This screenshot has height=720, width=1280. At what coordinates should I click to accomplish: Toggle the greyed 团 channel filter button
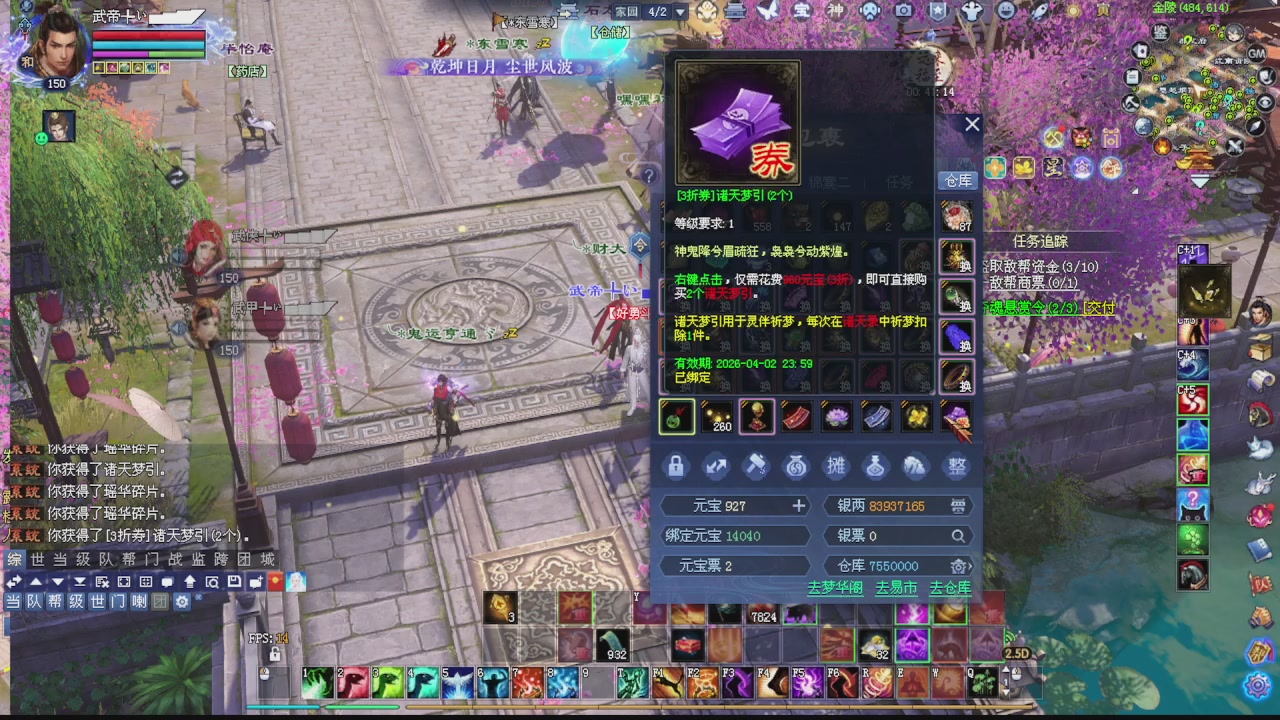tap(160, 601)
